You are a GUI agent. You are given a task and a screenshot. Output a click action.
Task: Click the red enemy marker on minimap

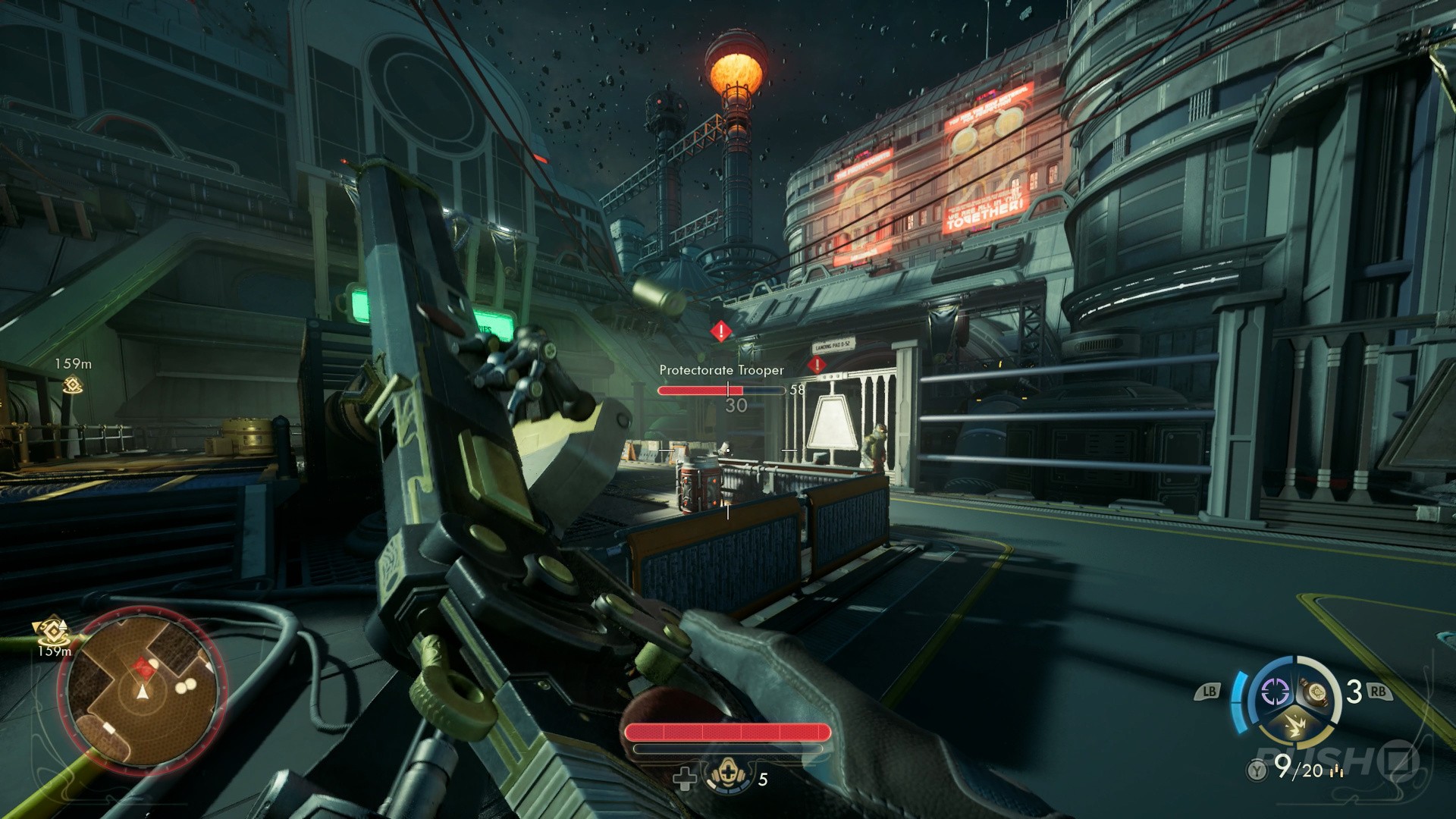[x=143, y=667]
